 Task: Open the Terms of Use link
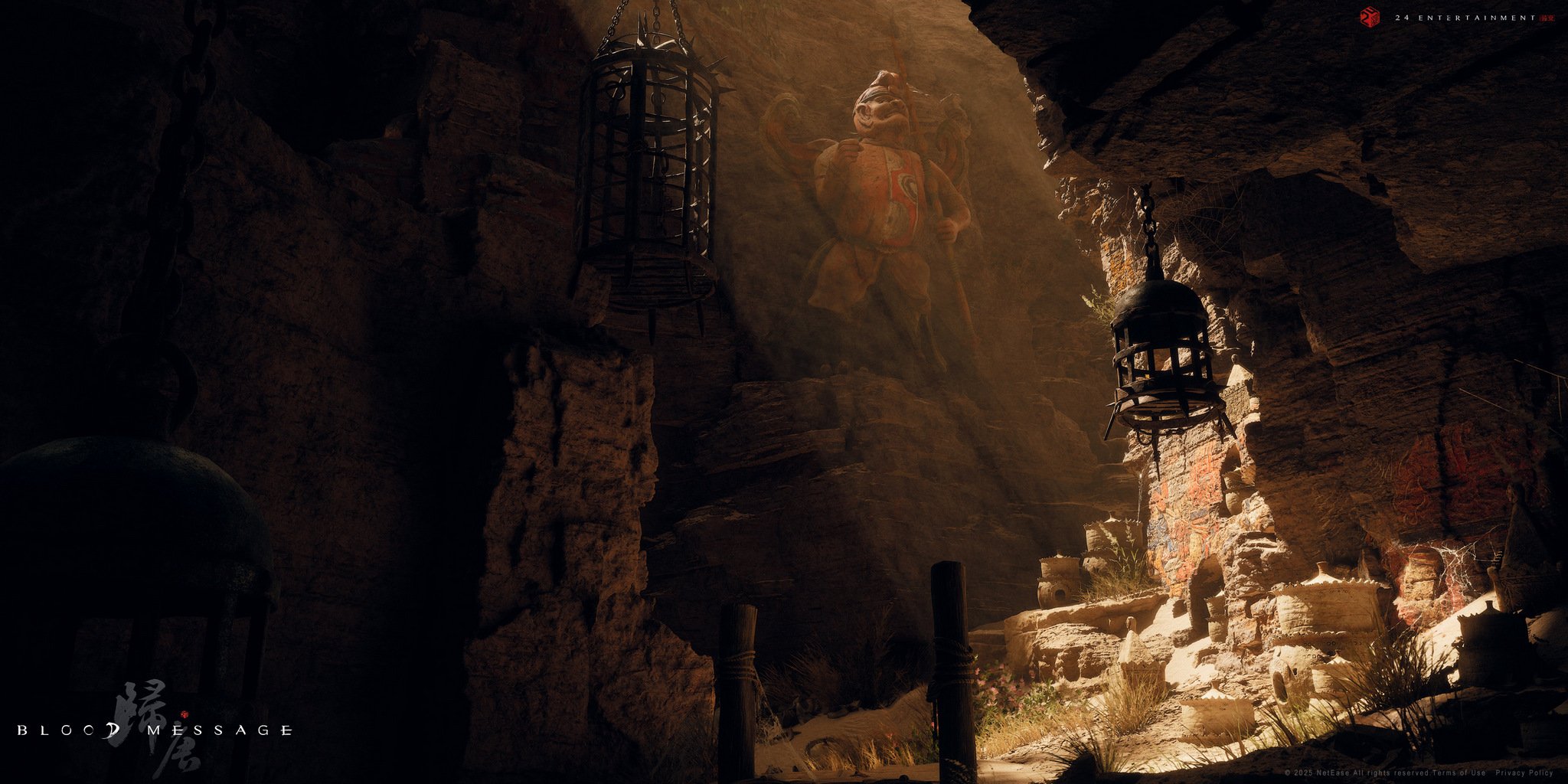tap(1460, 773)
